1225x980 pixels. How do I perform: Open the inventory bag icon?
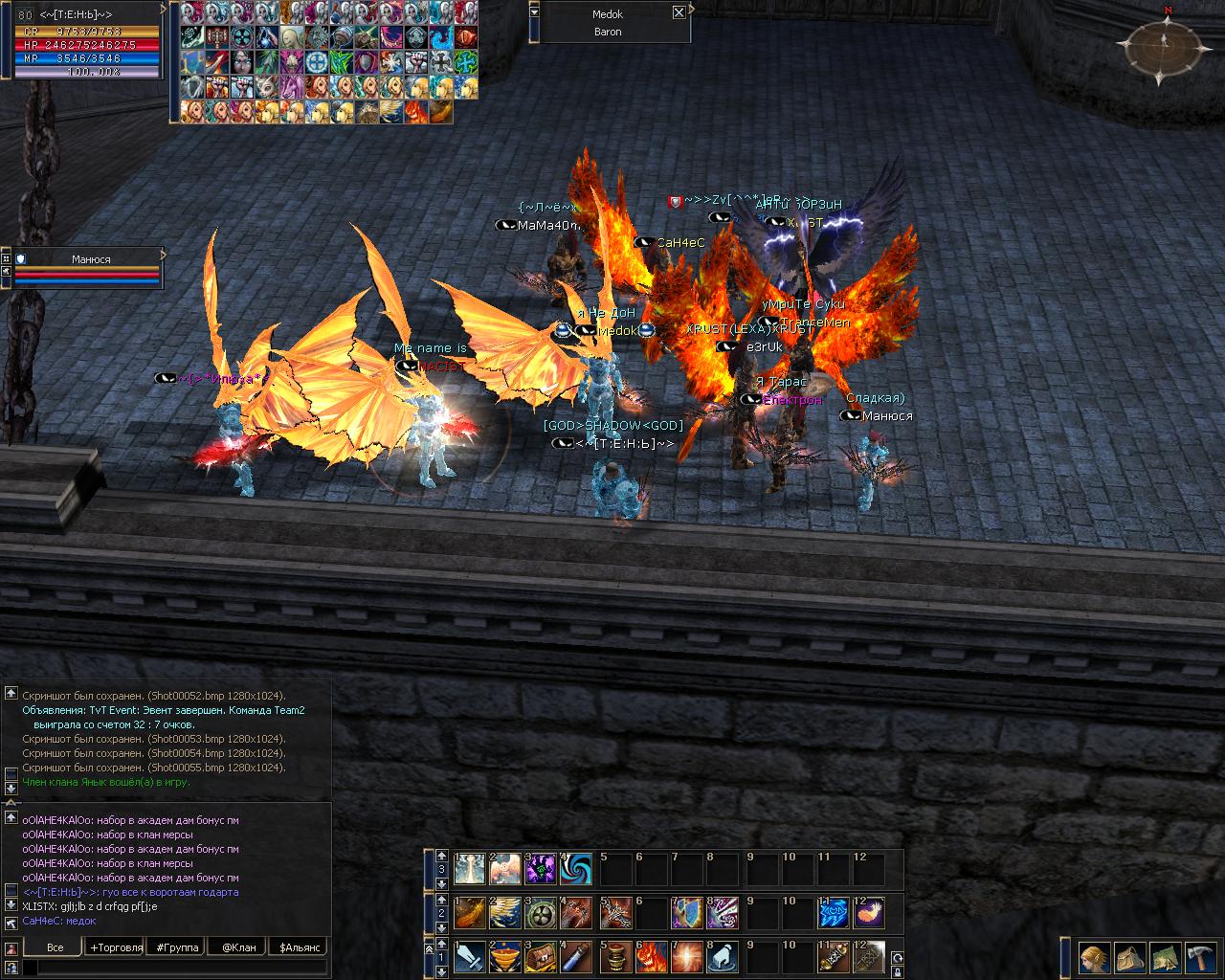pos(1129,957)
